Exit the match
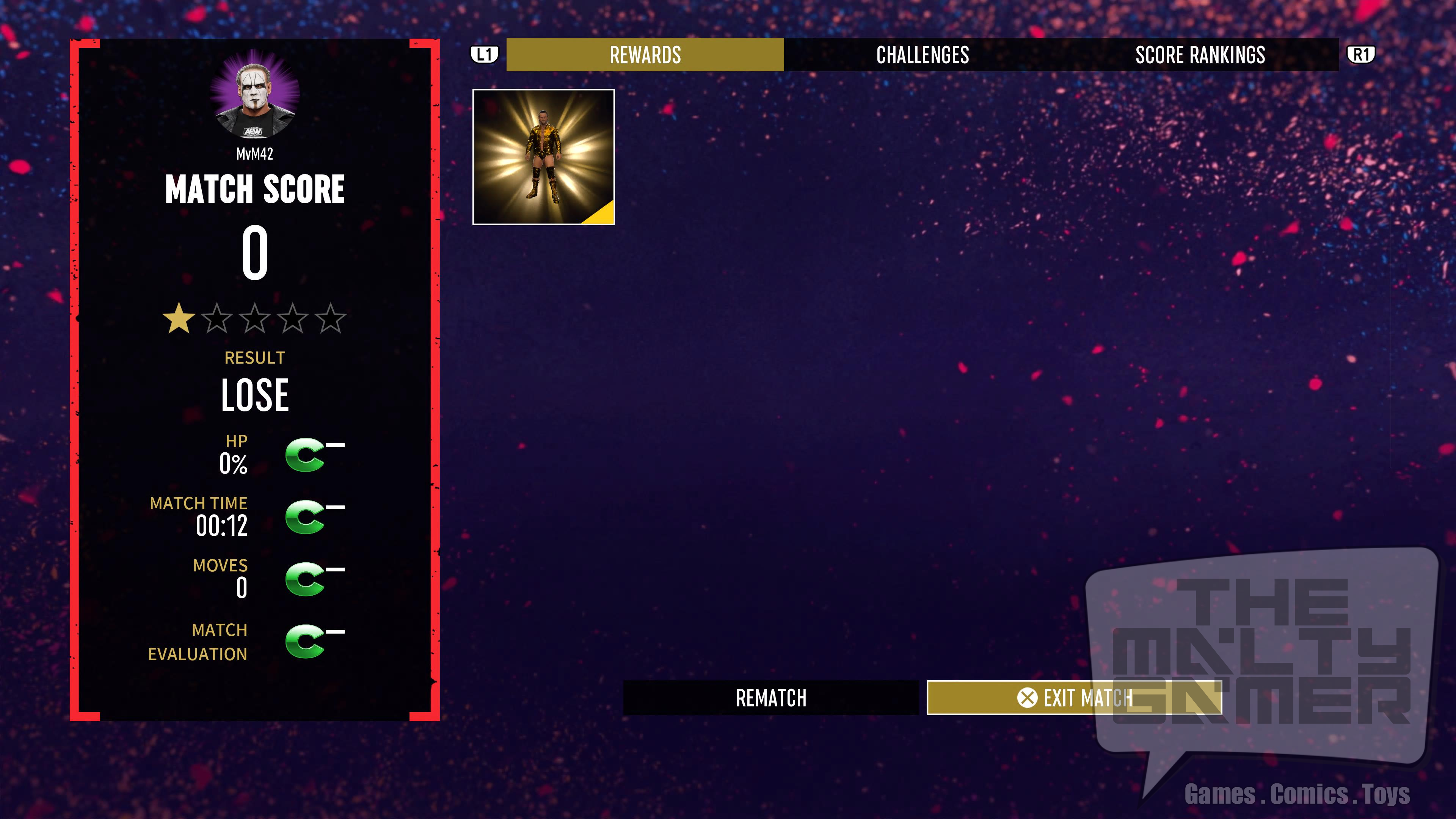 click(x=1074, y=698)
